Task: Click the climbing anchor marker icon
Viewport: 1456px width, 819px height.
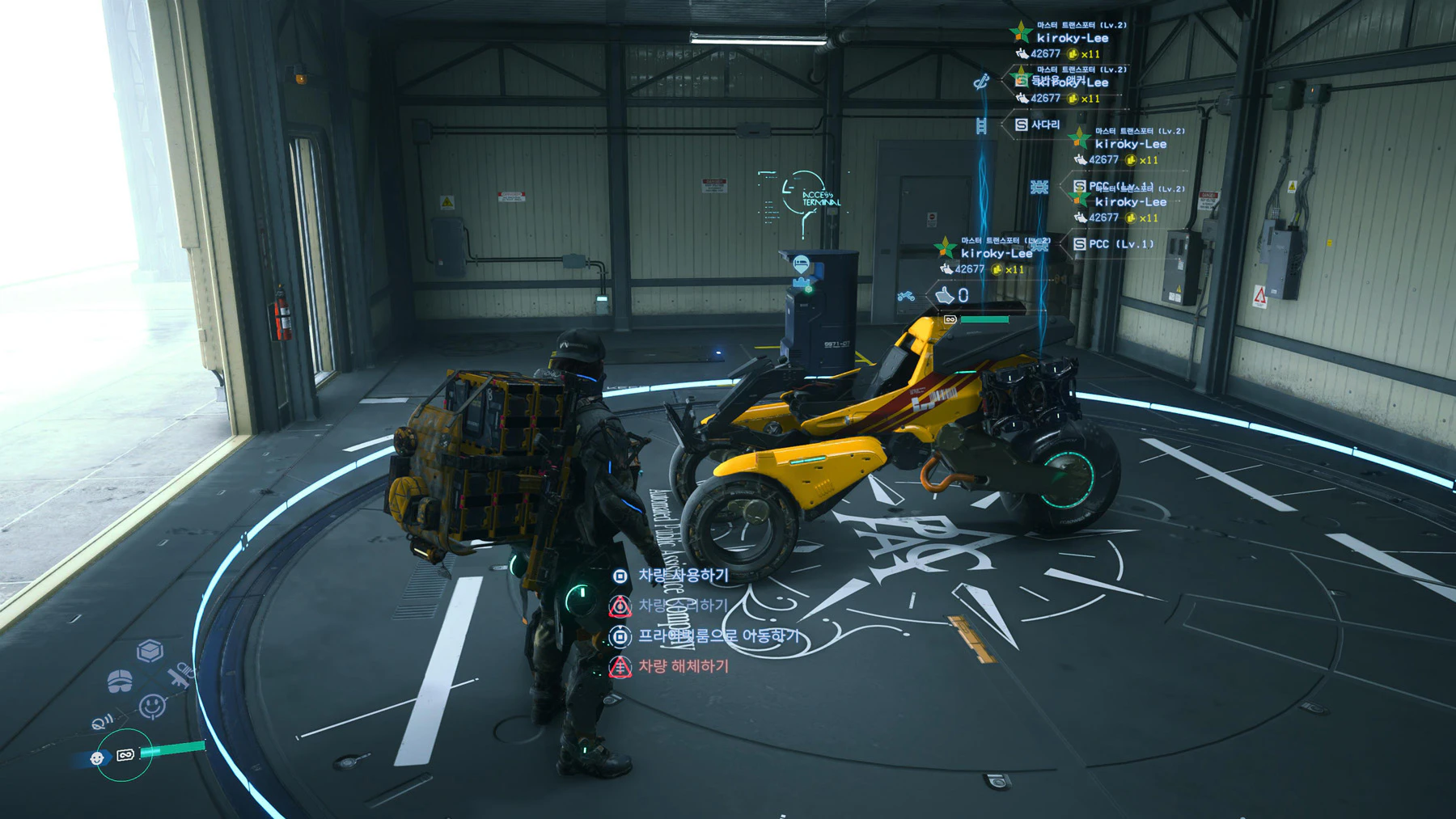Action: click(x=981, y=82)
